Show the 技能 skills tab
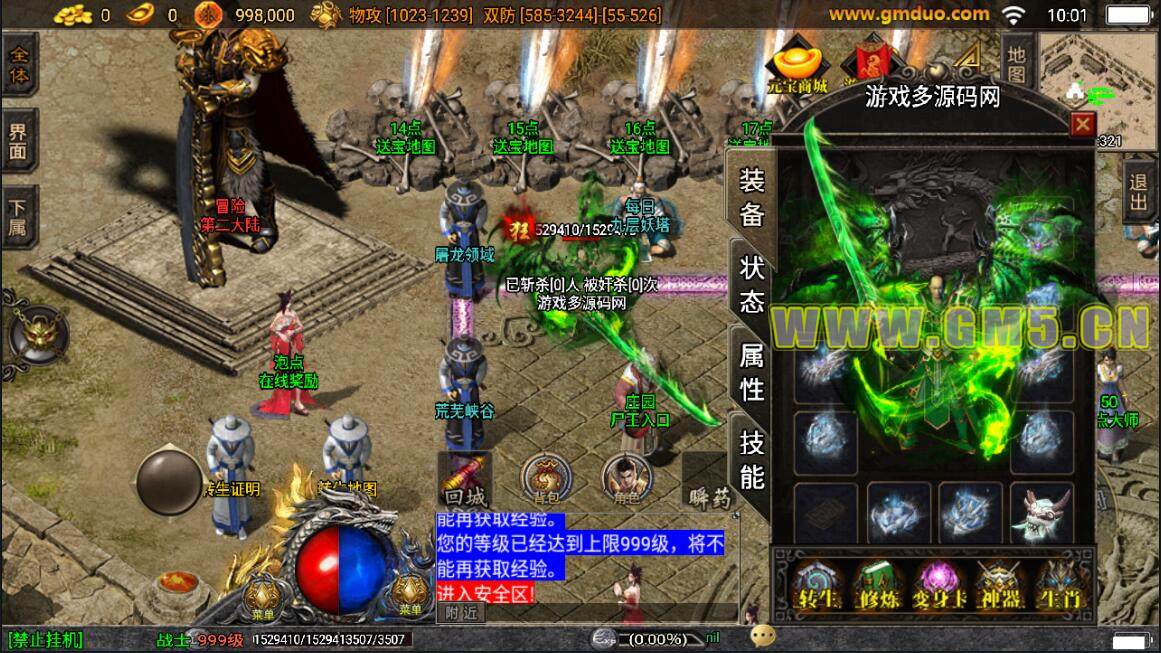Image resolution: width=1161 pixels, height=653 pixels. pos(752,459)
